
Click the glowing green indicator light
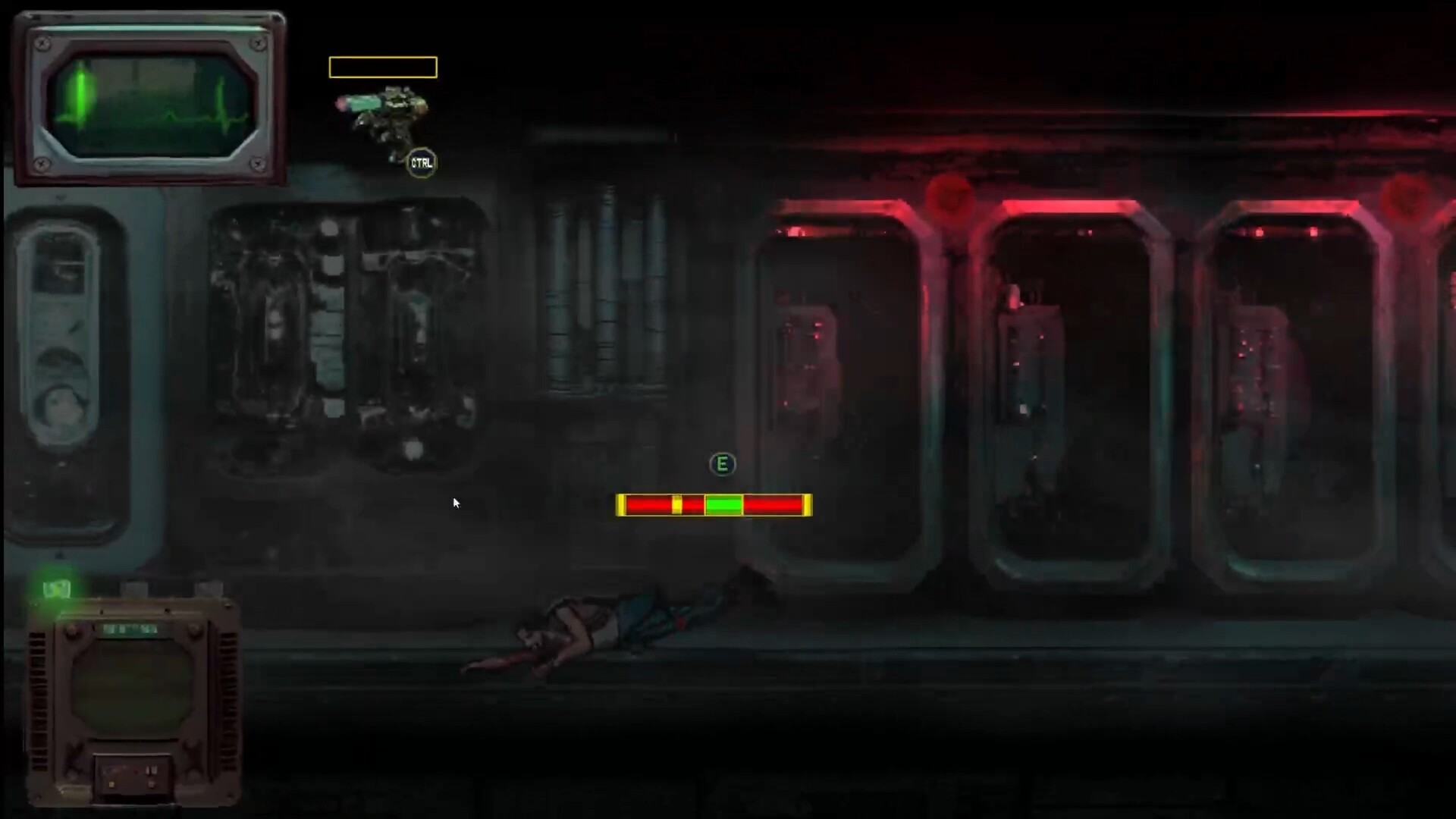(x=57, y=589)
